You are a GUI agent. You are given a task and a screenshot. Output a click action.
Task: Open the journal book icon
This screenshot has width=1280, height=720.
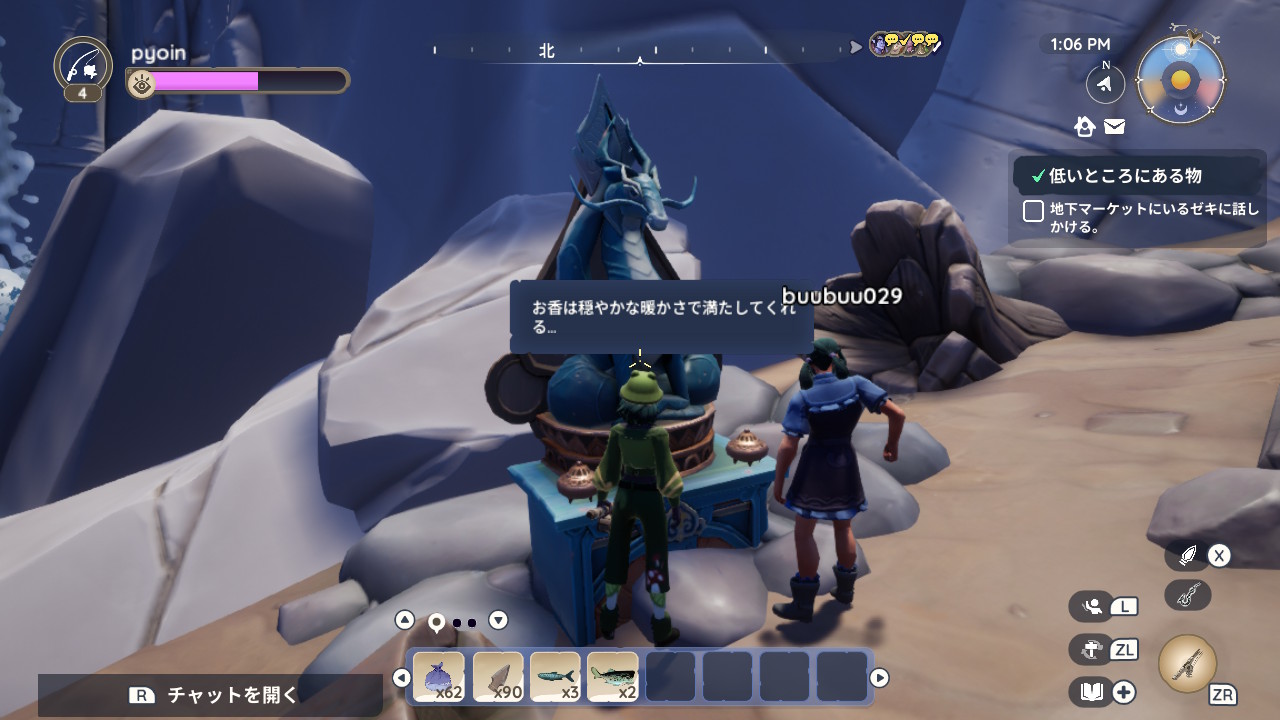pos(1090,691)
